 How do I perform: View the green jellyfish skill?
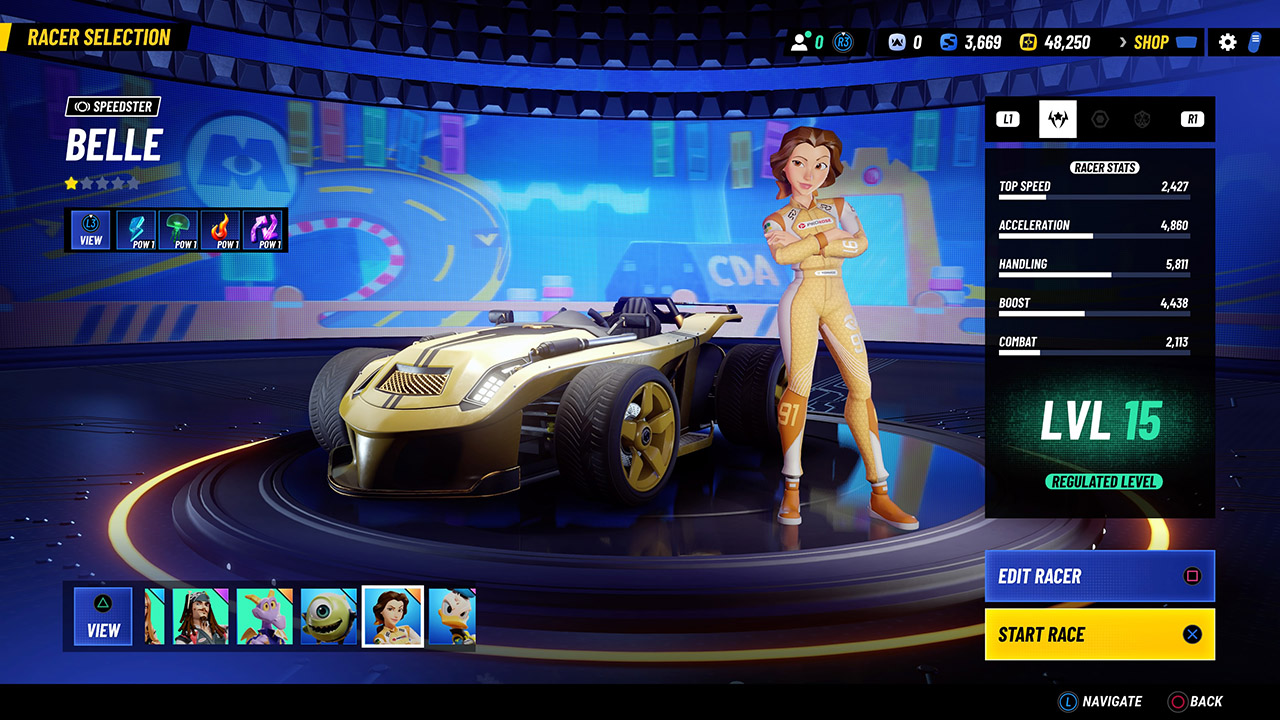[x=179, y=229]
